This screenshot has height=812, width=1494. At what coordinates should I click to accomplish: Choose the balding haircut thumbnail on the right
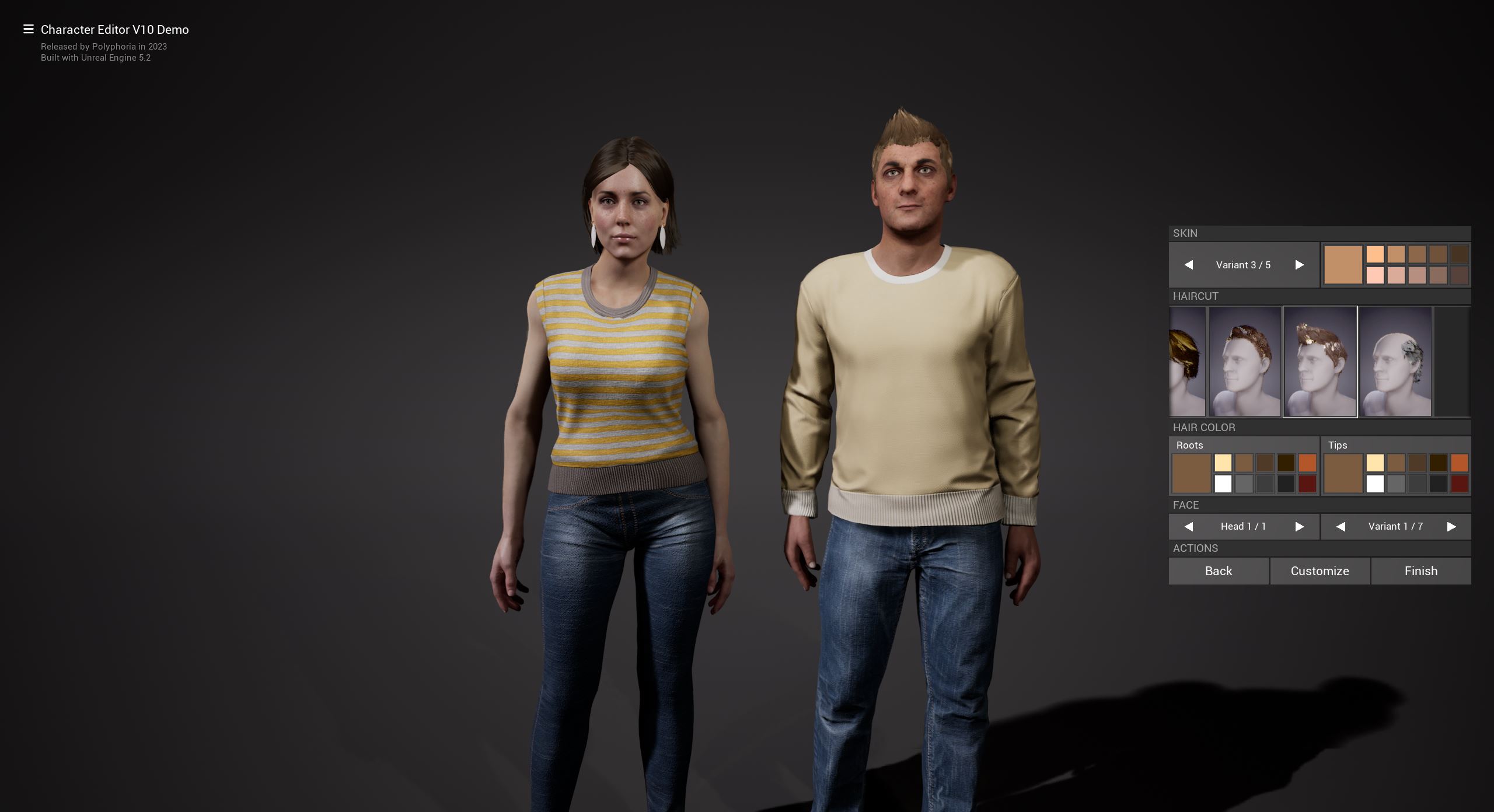[x=1396, y=362]
